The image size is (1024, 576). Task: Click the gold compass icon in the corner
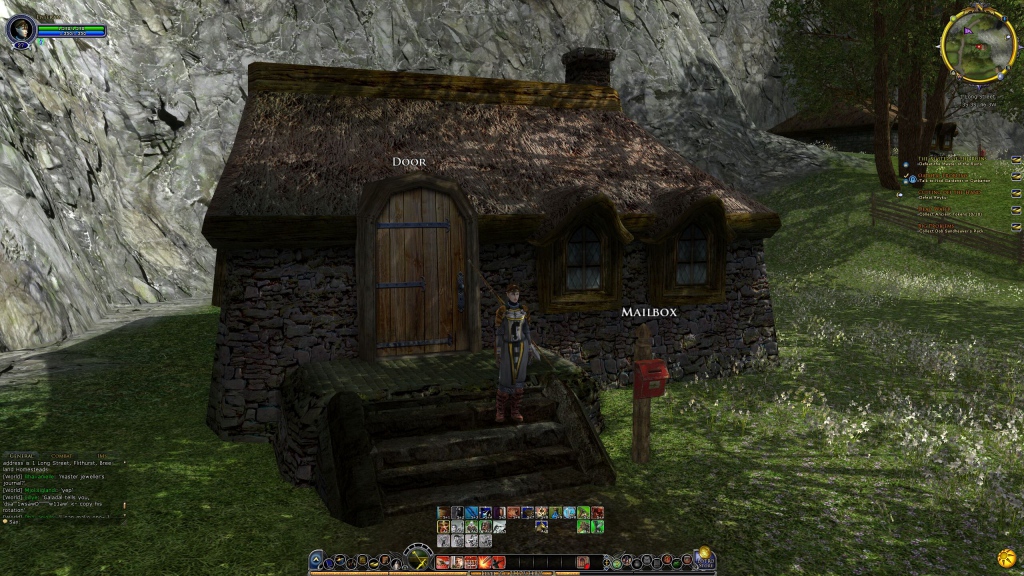click(1007, 556)
